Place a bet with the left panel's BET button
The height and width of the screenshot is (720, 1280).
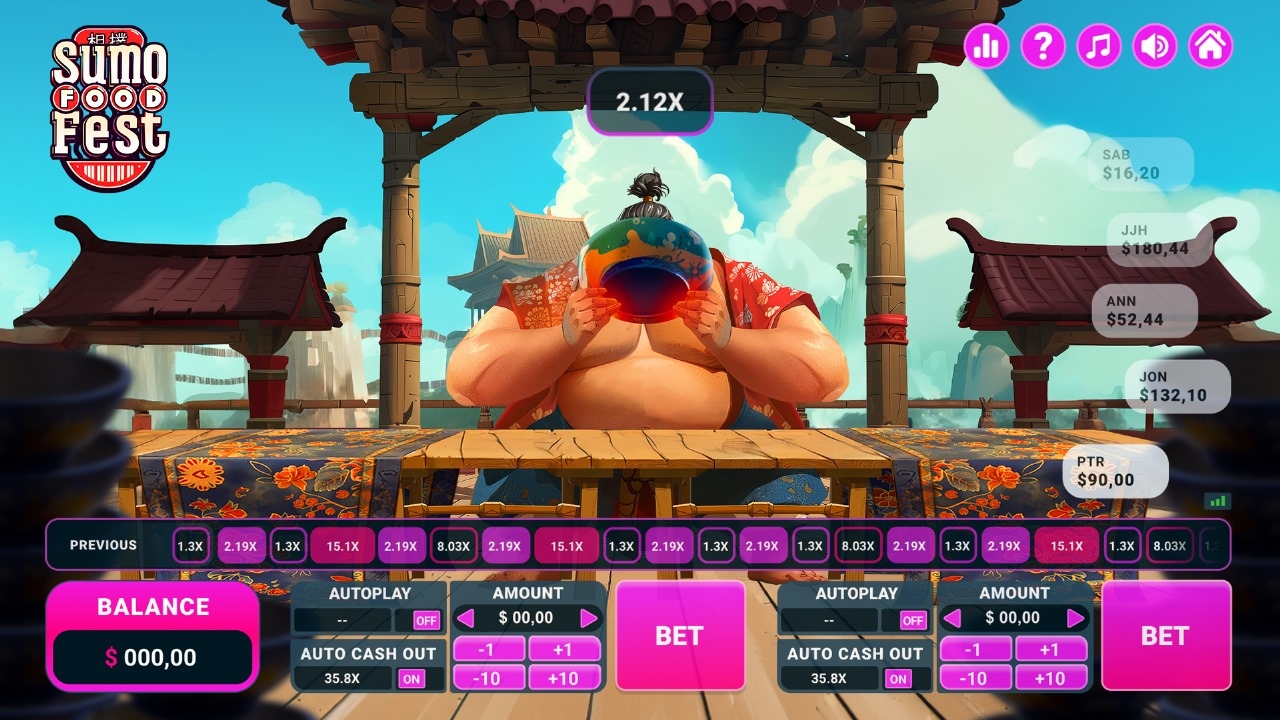pyautogui.click(x=679, y=635)
